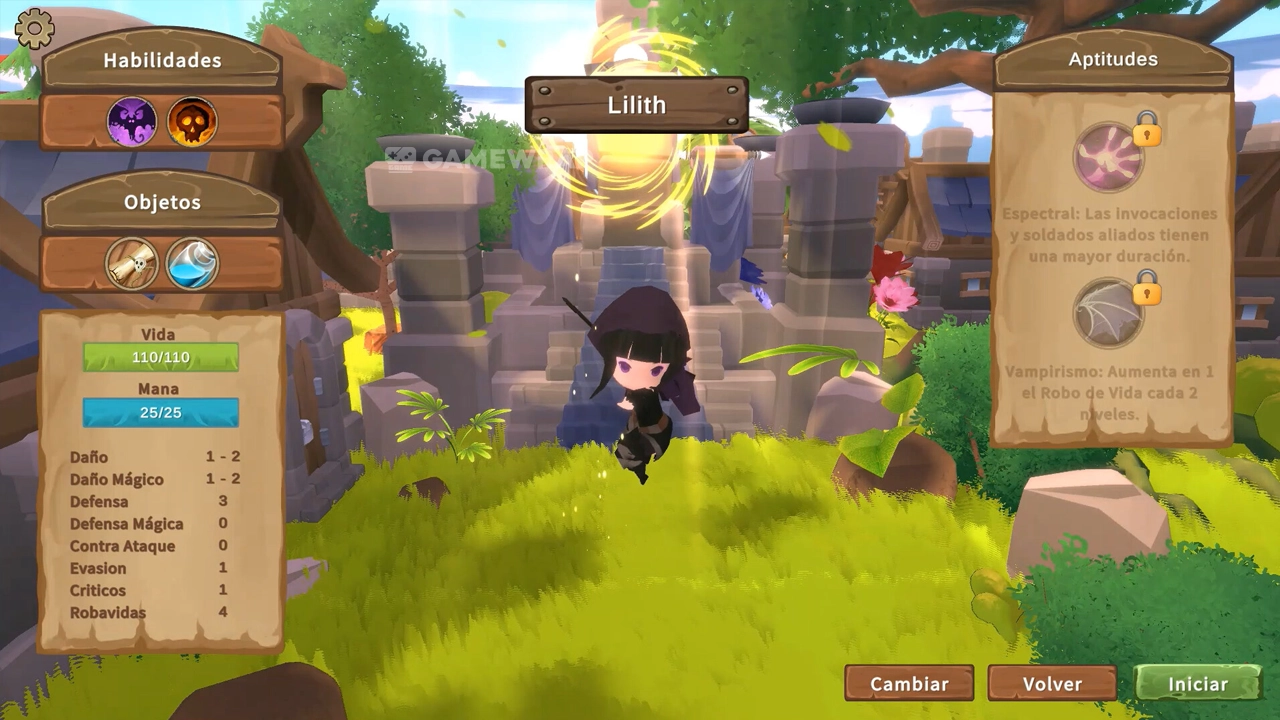Go back with the Volver button
This screenshot has width=1280, height=720.
1052,684
